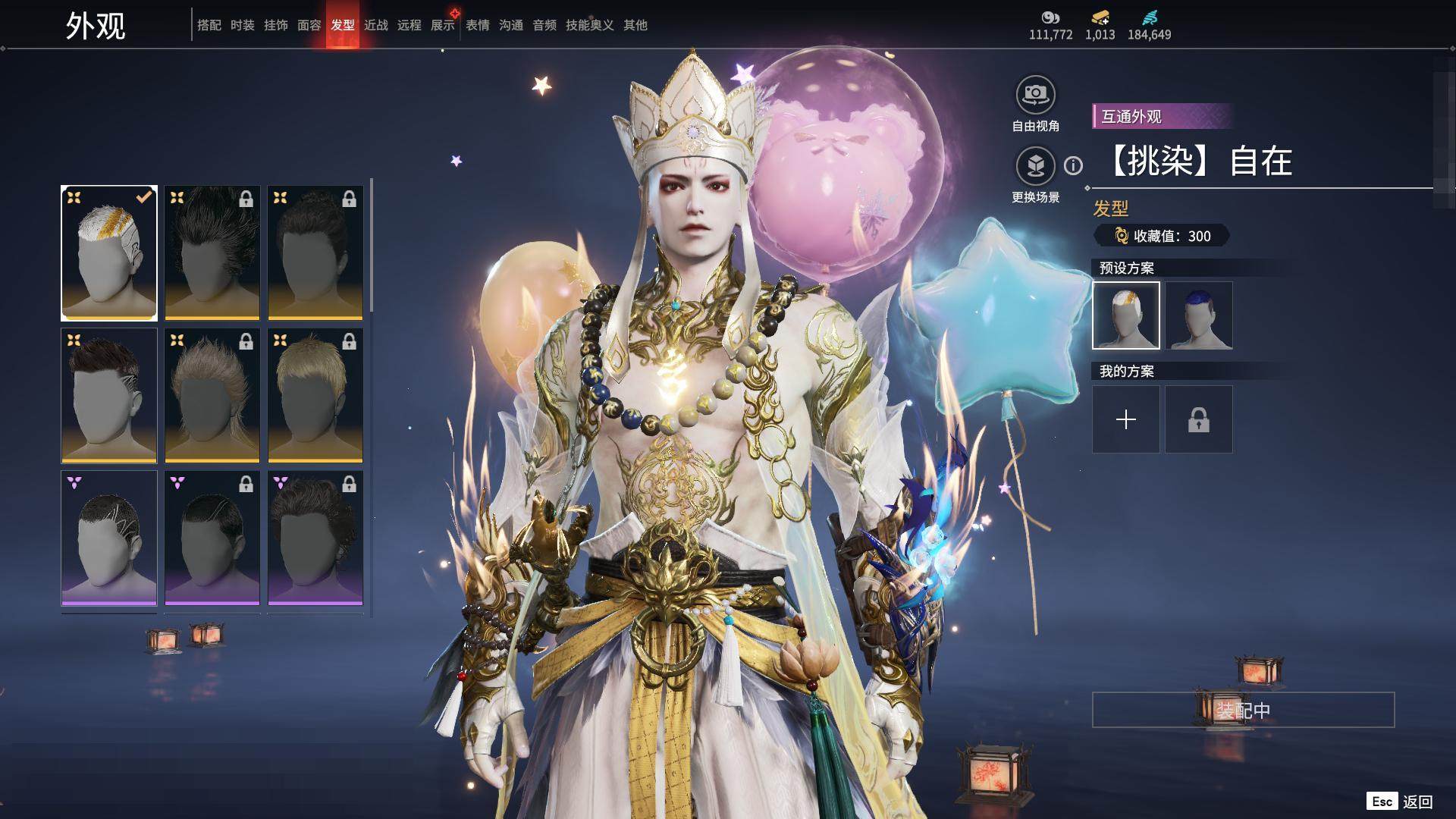Choose the unlocked dark brown swept hairstyle
1456x819 pixels.
(x=109, y=395)
